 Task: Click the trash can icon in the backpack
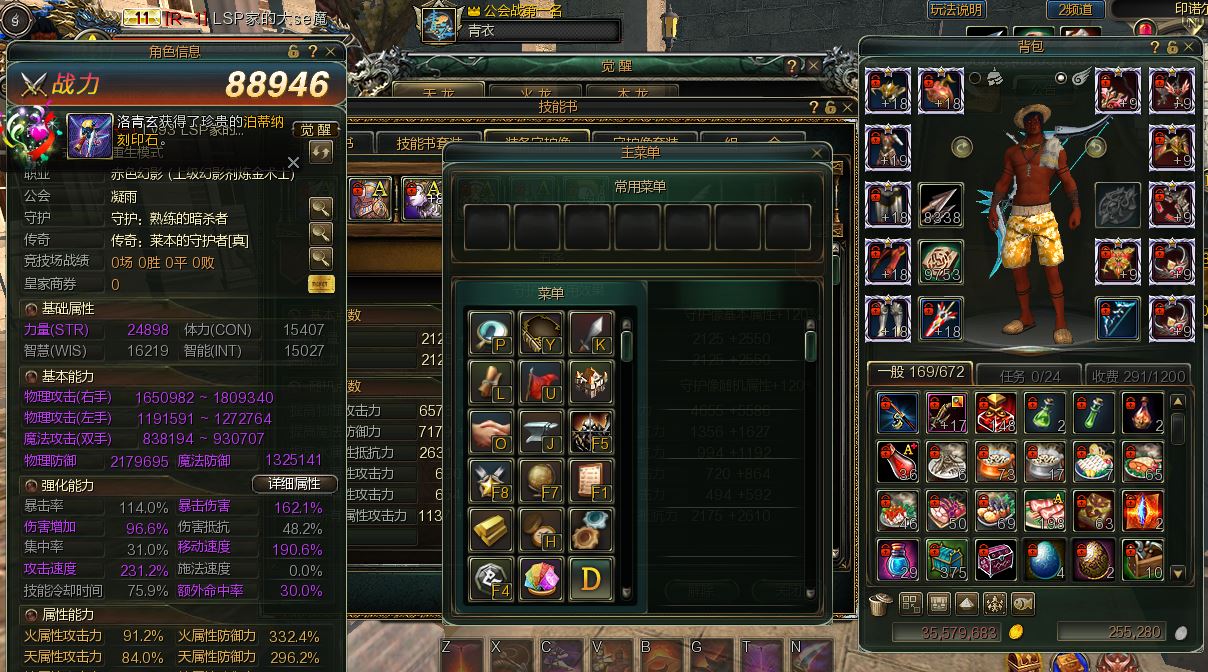tap(880, 603)
